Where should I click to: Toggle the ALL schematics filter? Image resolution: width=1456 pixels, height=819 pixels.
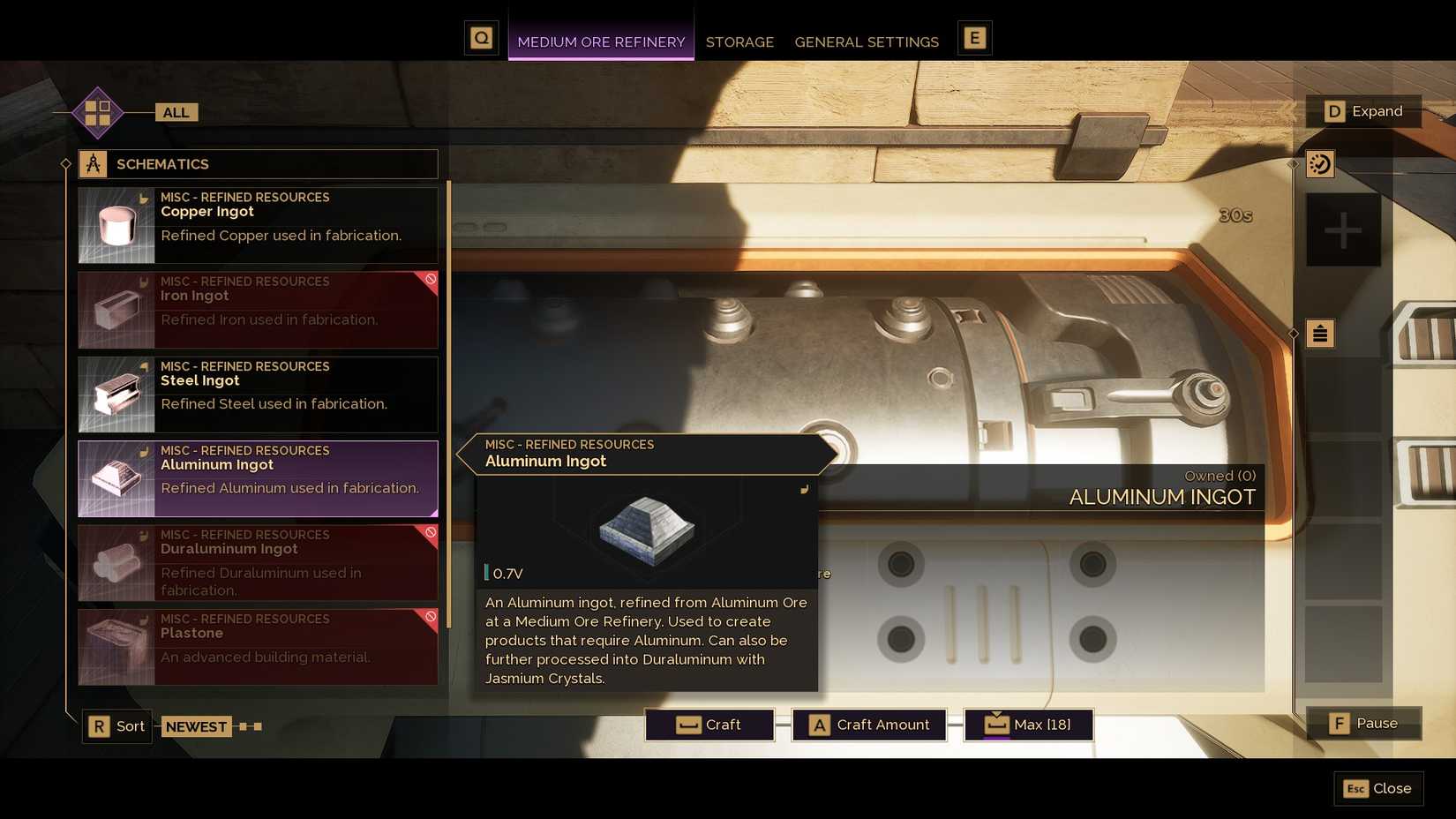175,112
